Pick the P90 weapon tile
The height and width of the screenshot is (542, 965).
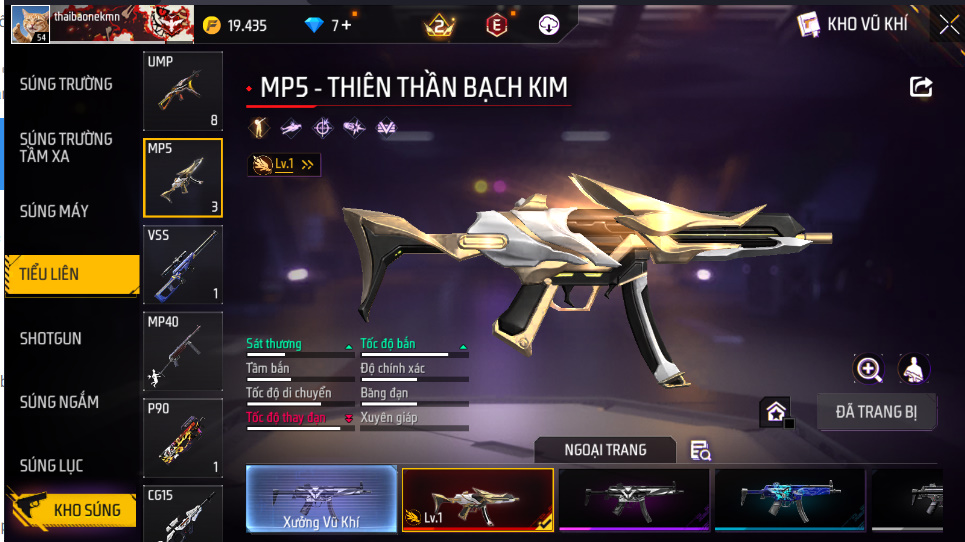[182, 438]
